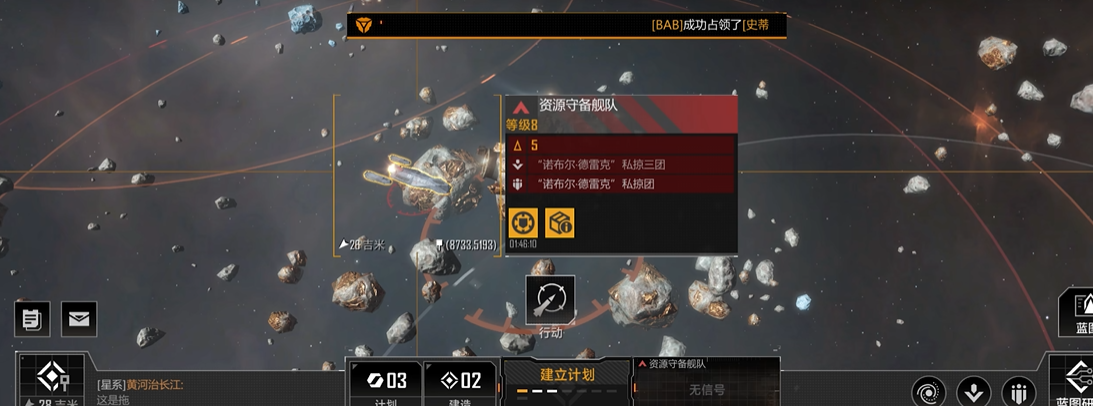Click the round downward arrow icon button

[974, 392]
